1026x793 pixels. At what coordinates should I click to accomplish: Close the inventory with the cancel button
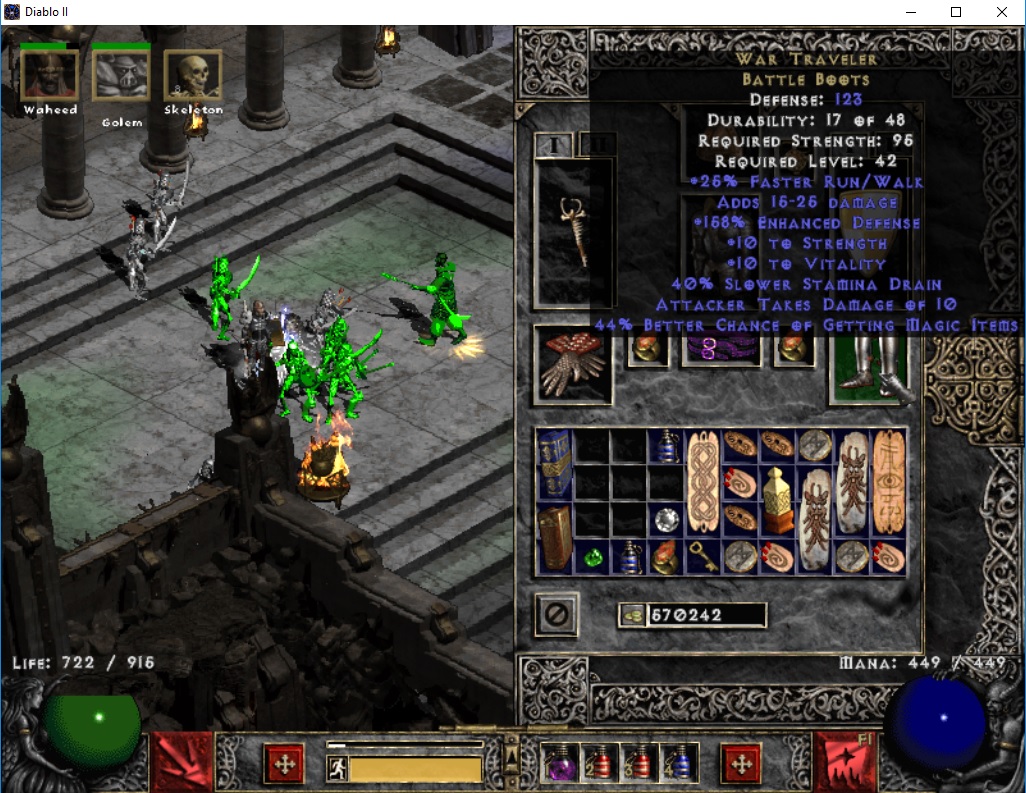coord(555,615)
